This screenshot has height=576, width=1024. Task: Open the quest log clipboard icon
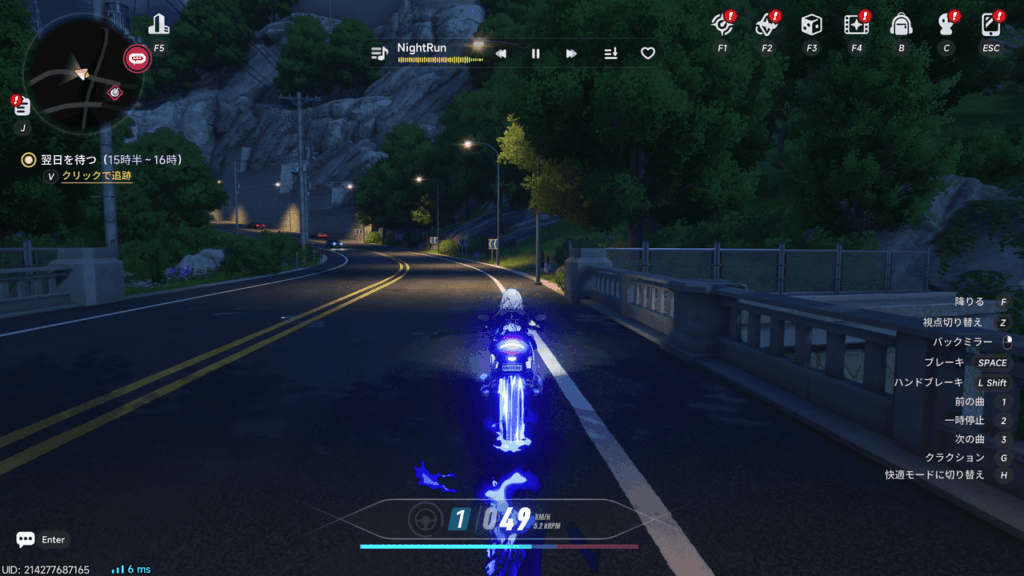pyautogui.click(x=22, y=106)
